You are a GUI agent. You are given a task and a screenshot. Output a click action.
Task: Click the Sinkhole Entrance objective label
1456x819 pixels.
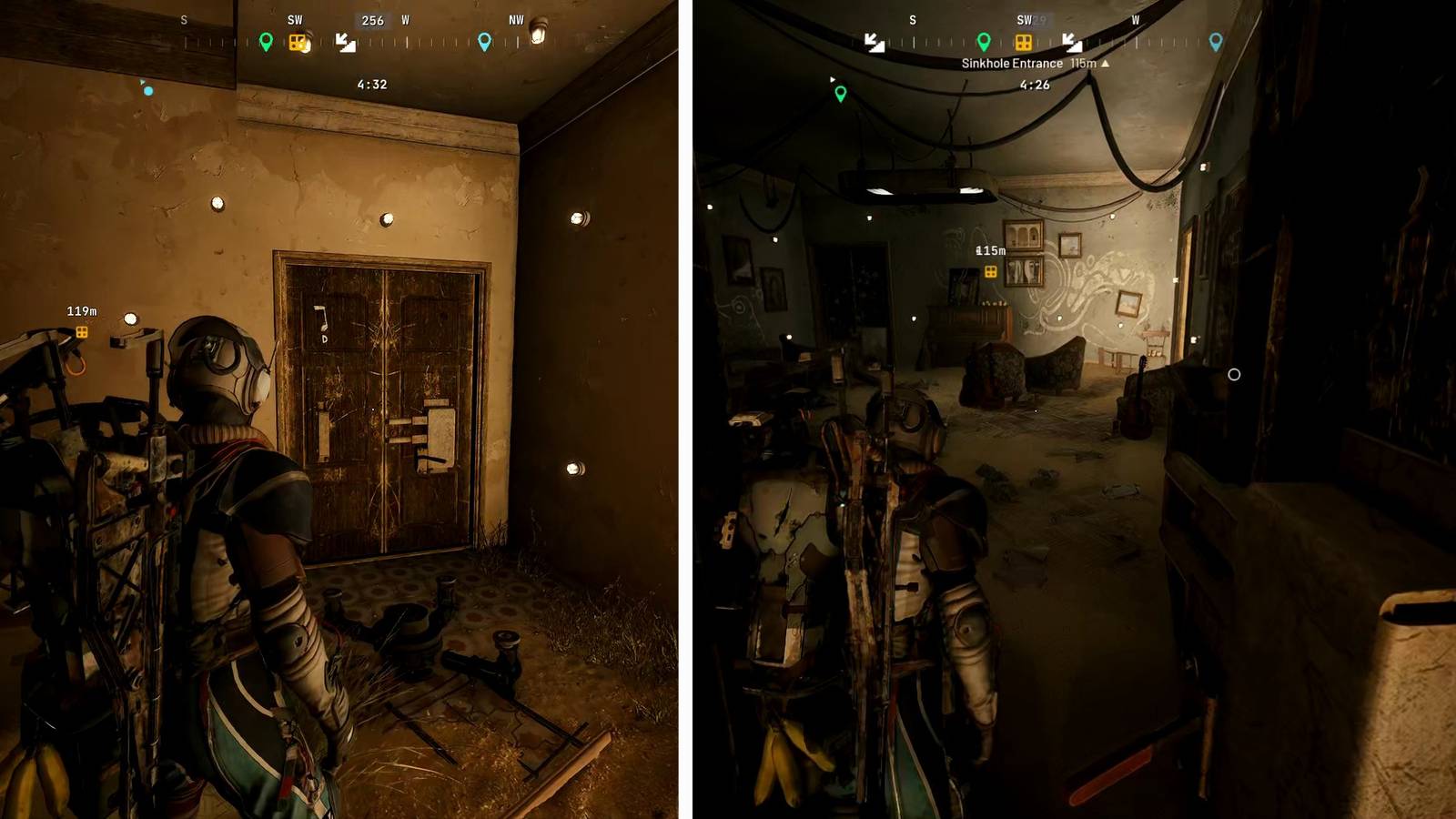coord(1012,63)
